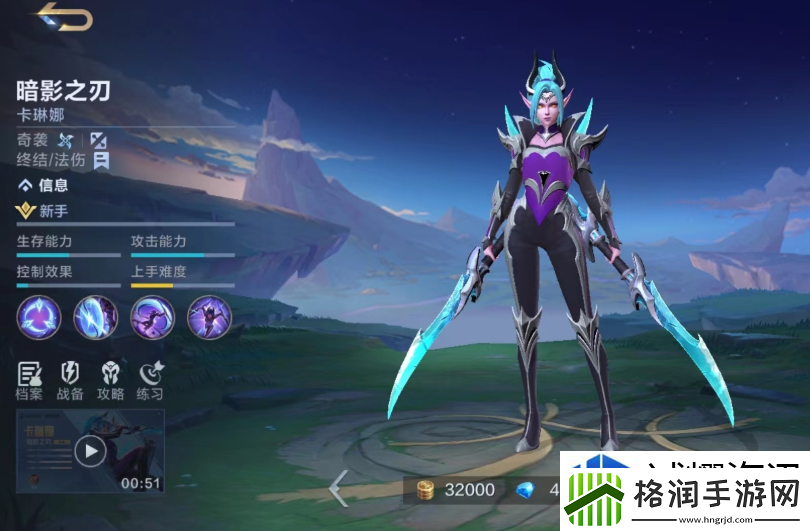Select the dashing figure ability icon
This screenshot has height=531, width=810.
pos(152,317)
